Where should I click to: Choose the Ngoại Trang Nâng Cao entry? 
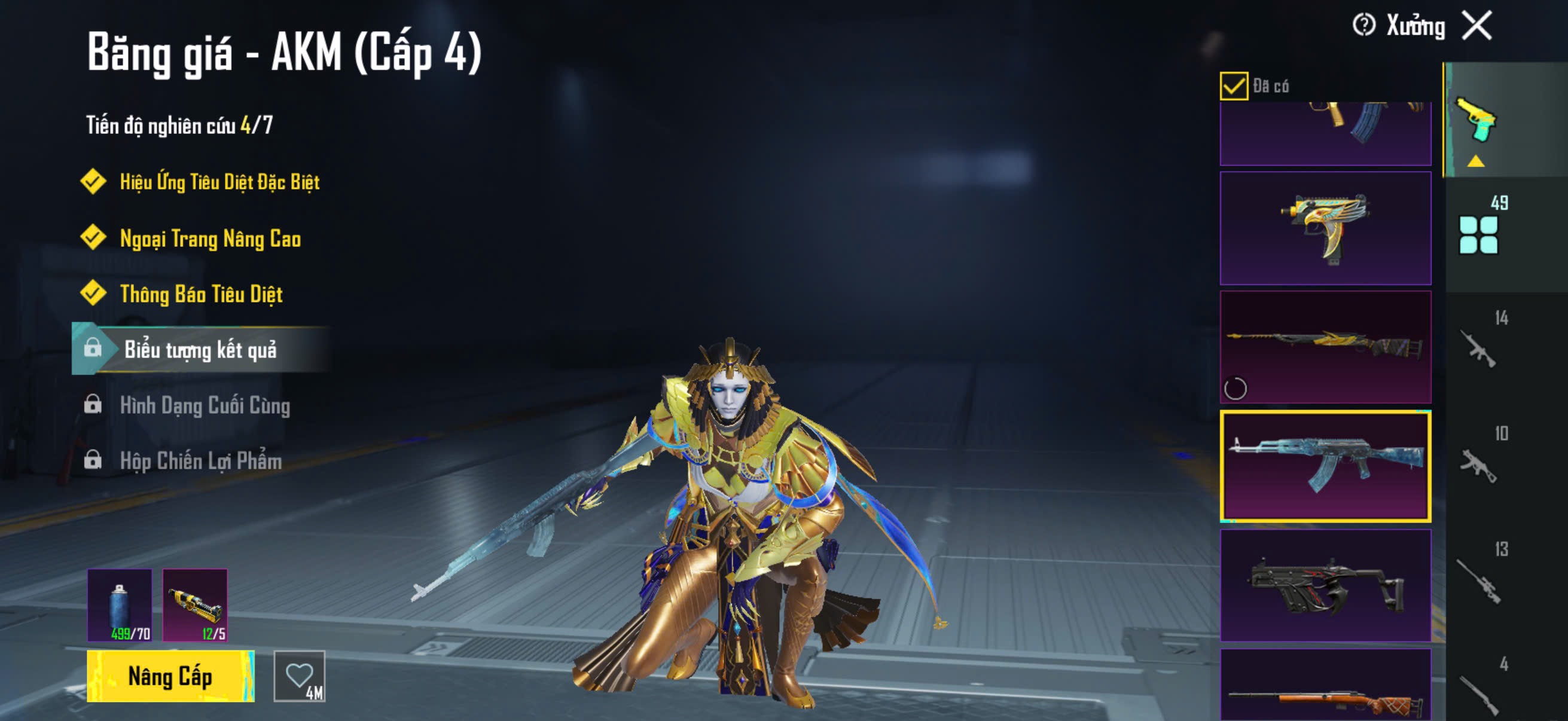click(210, 239)
